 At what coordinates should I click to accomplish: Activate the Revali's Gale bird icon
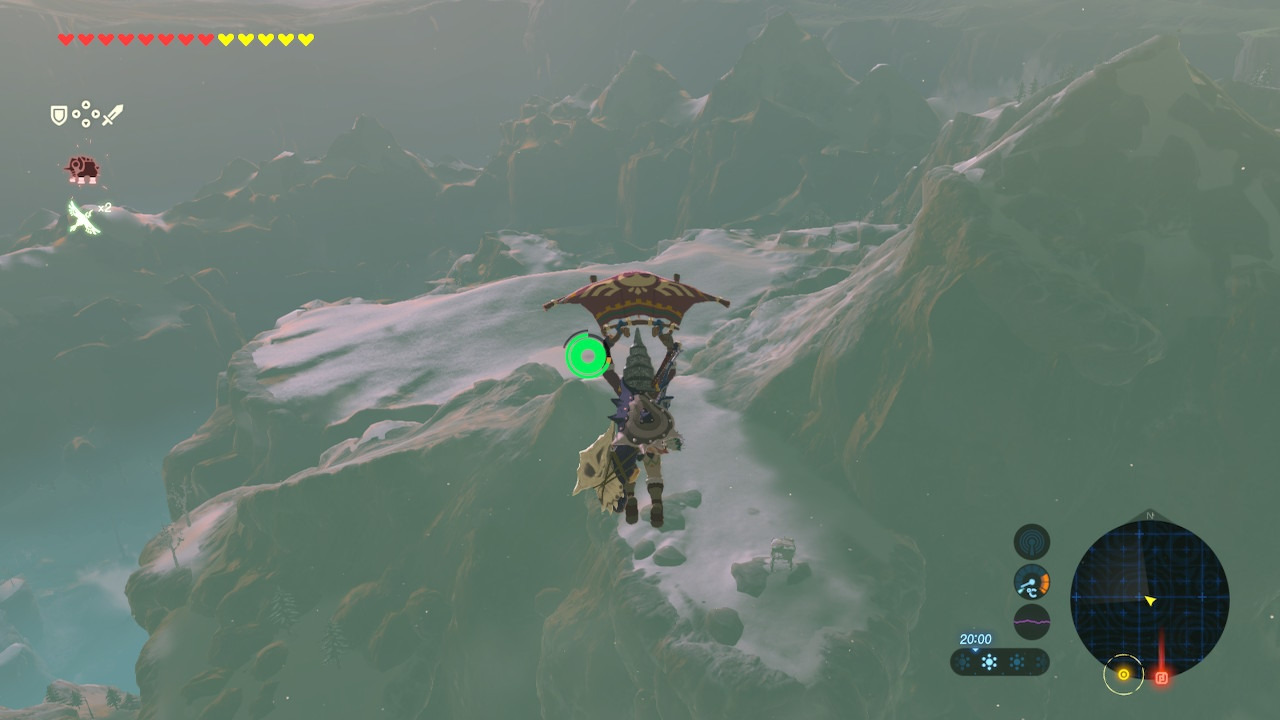click(83, 216)
